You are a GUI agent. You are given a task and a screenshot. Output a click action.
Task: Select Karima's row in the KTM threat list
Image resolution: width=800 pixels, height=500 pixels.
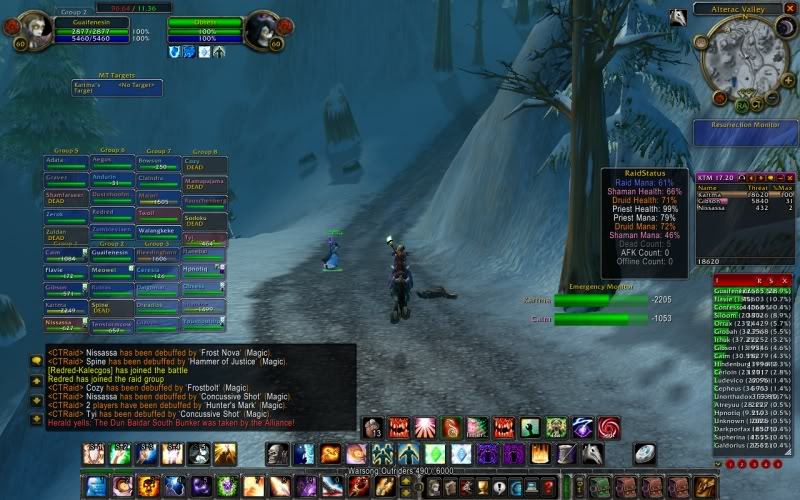pos(738,194)
